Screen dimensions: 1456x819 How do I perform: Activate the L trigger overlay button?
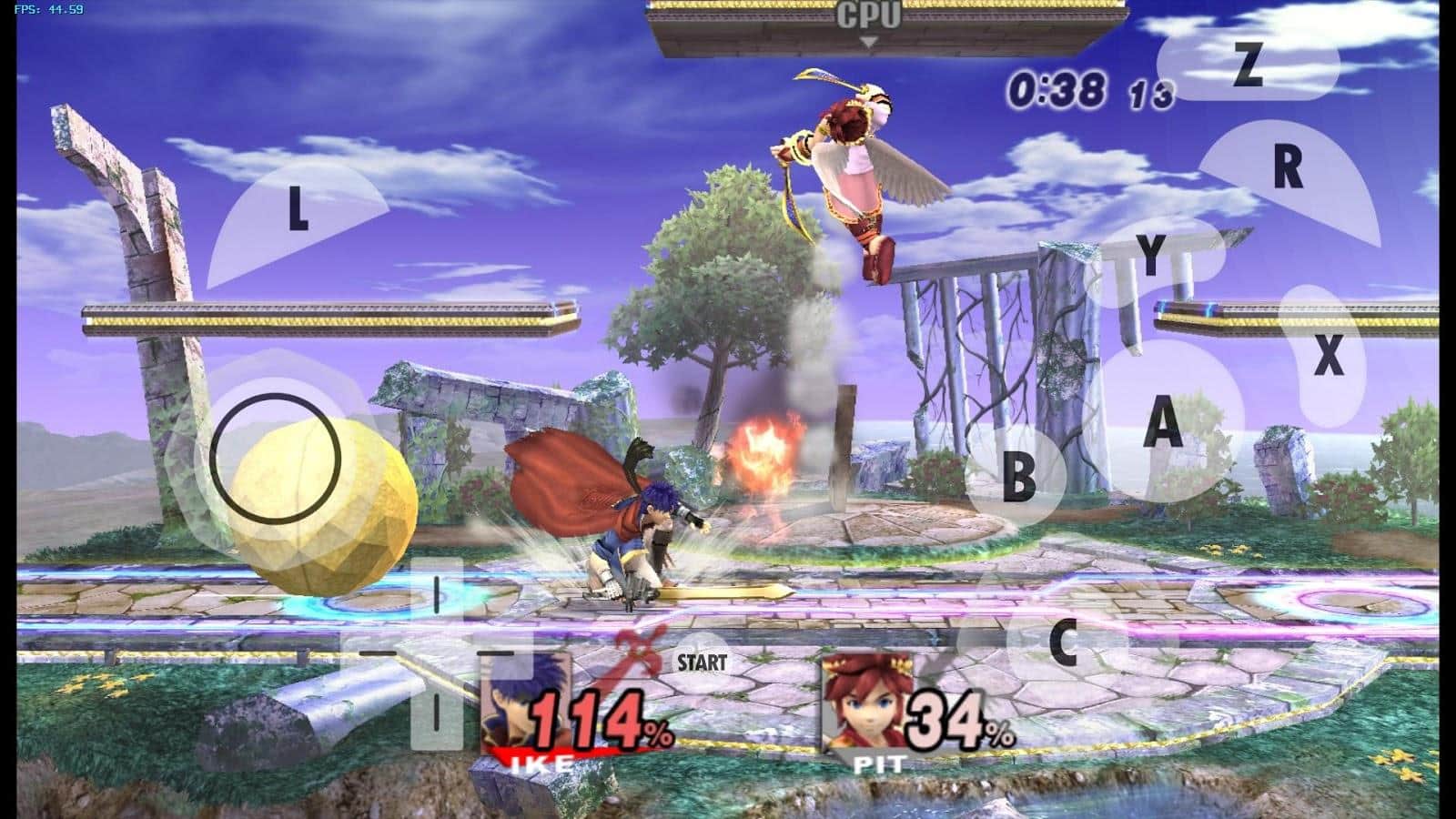tap(297, 210)
